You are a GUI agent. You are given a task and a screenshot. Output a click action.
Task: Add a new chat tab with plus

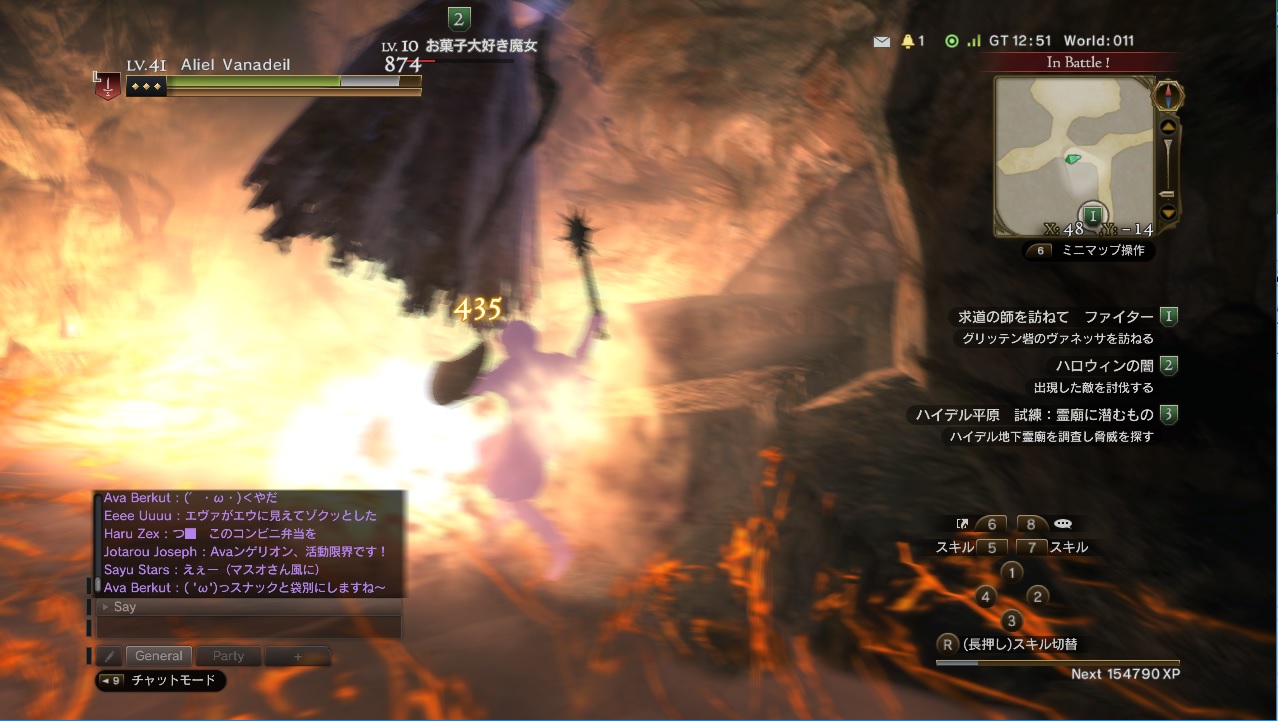click(x=297, y=656)
